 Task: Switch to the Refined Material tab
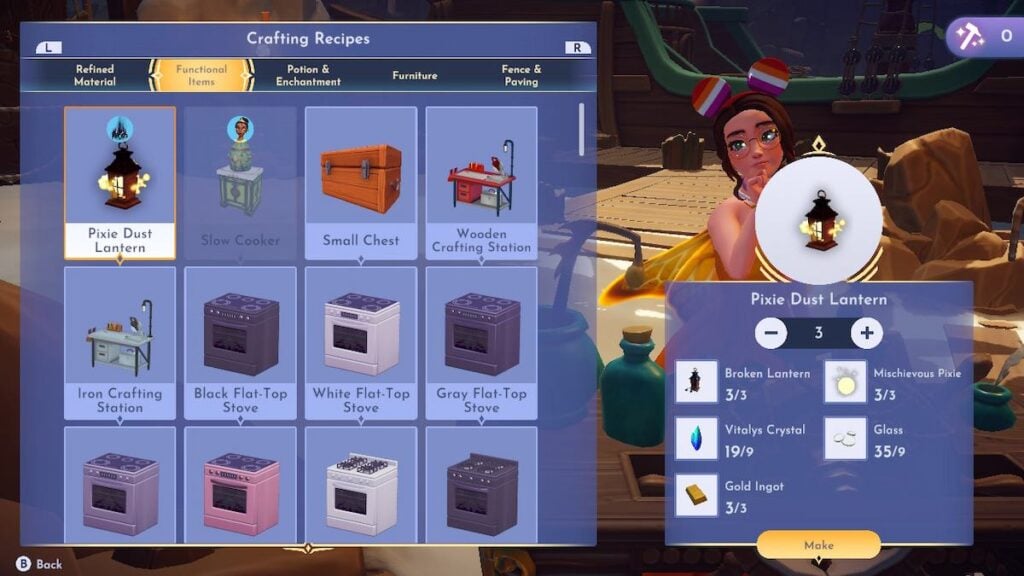pos(95,75)
